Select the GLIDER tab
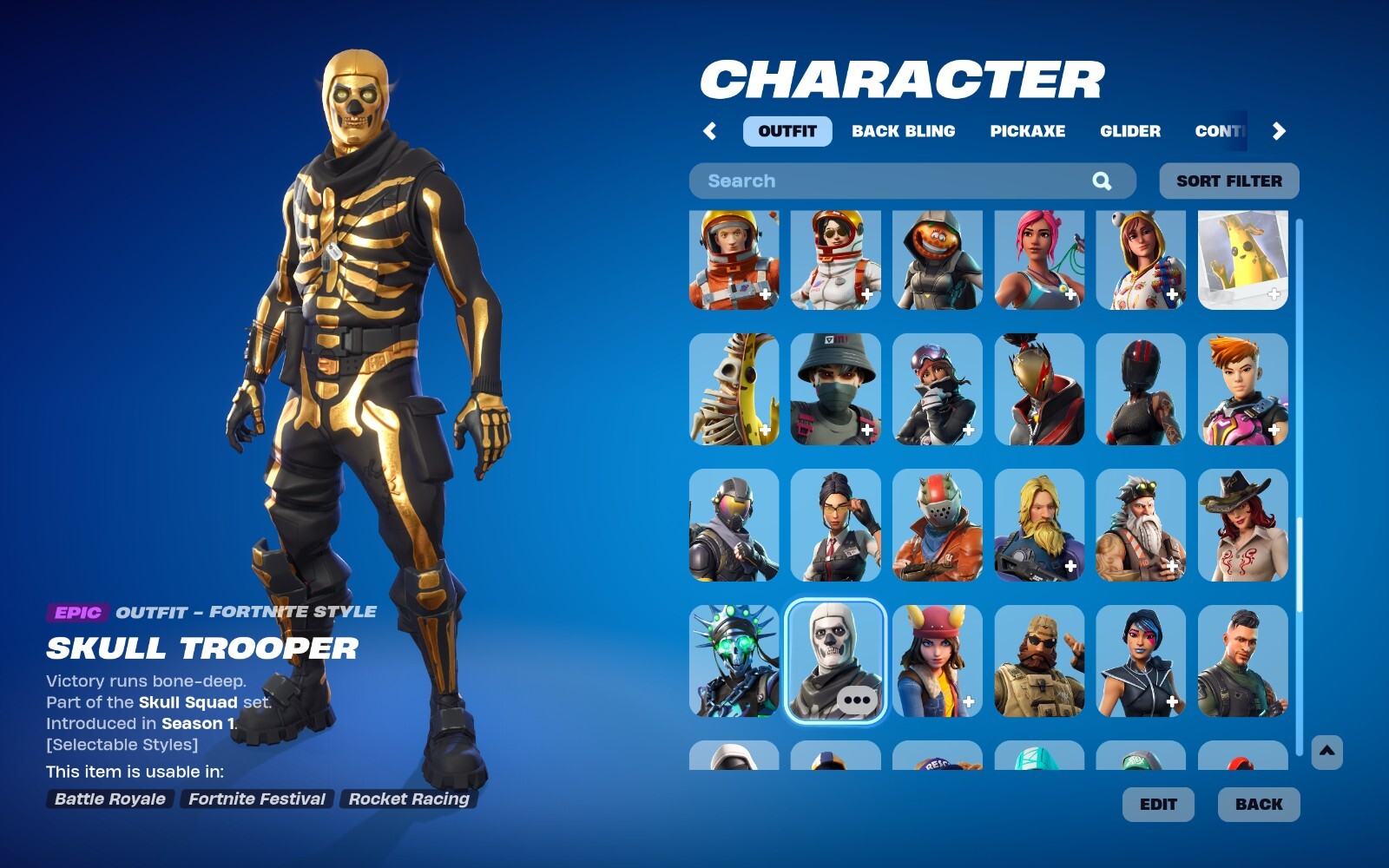The width and height of the screenshot is (1389, 868). 1130,131
